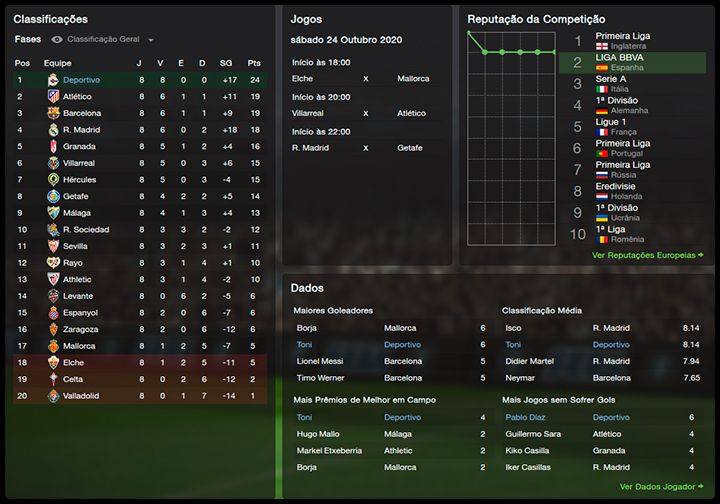Select top scorer Borja
The width and height of the screenshot is (720, 504).
pos(307,327)
